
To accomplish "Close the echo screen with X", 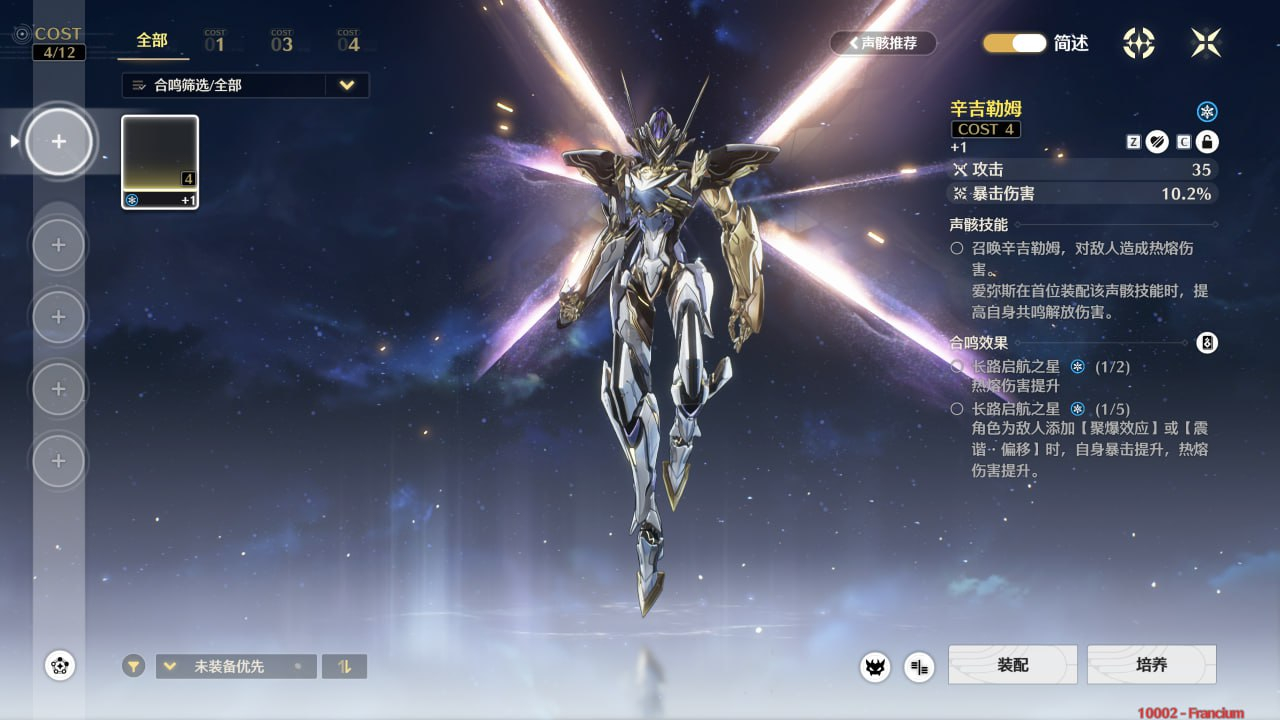I will (x=1206, y=43).
